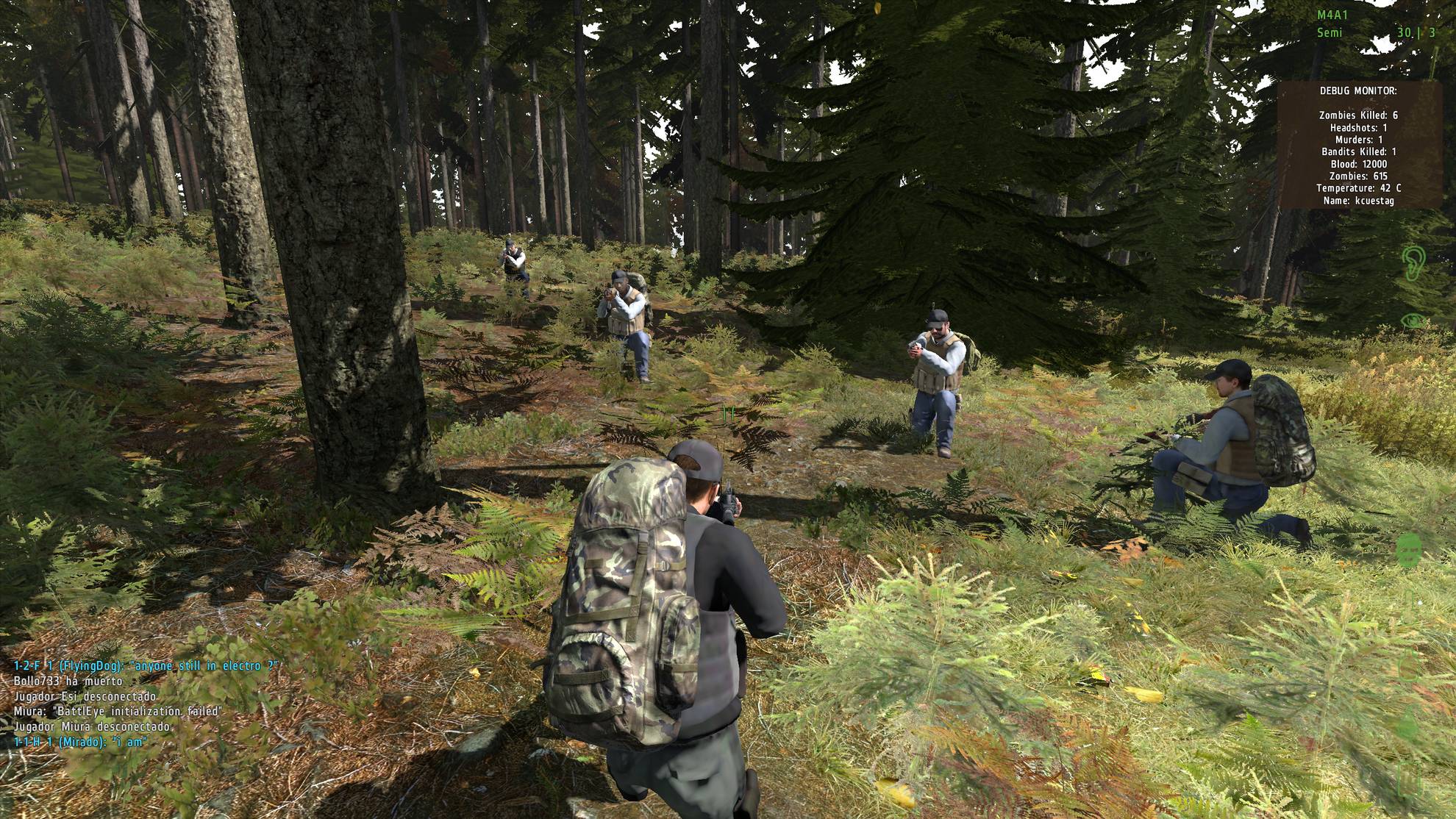The width and height of the screenshot is (1456, 819).
Task: Click the crosshair in screen center
Action: point(728,414)
